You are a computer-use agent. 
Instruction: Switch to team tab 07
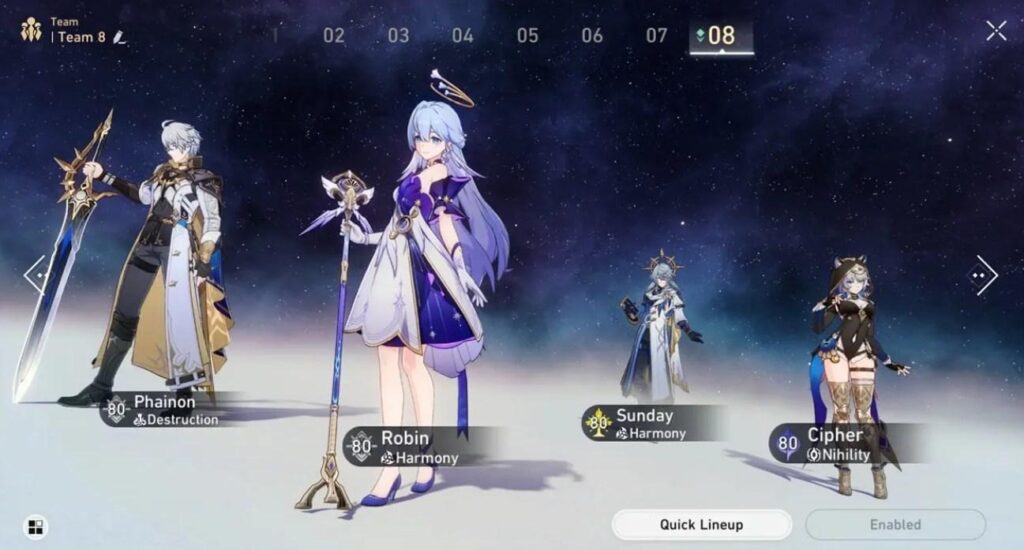(x=656, y=36)
